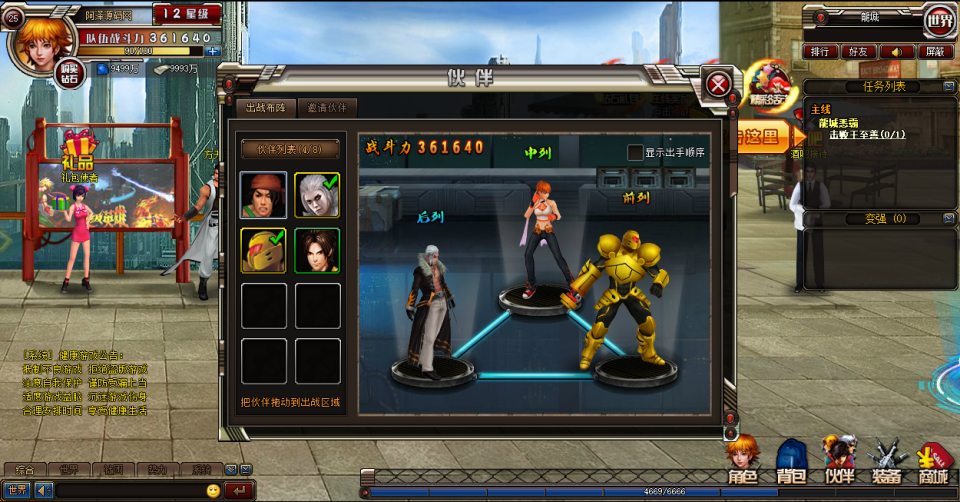Open the chat emoji smiley picker

click(x=213, y=490)
